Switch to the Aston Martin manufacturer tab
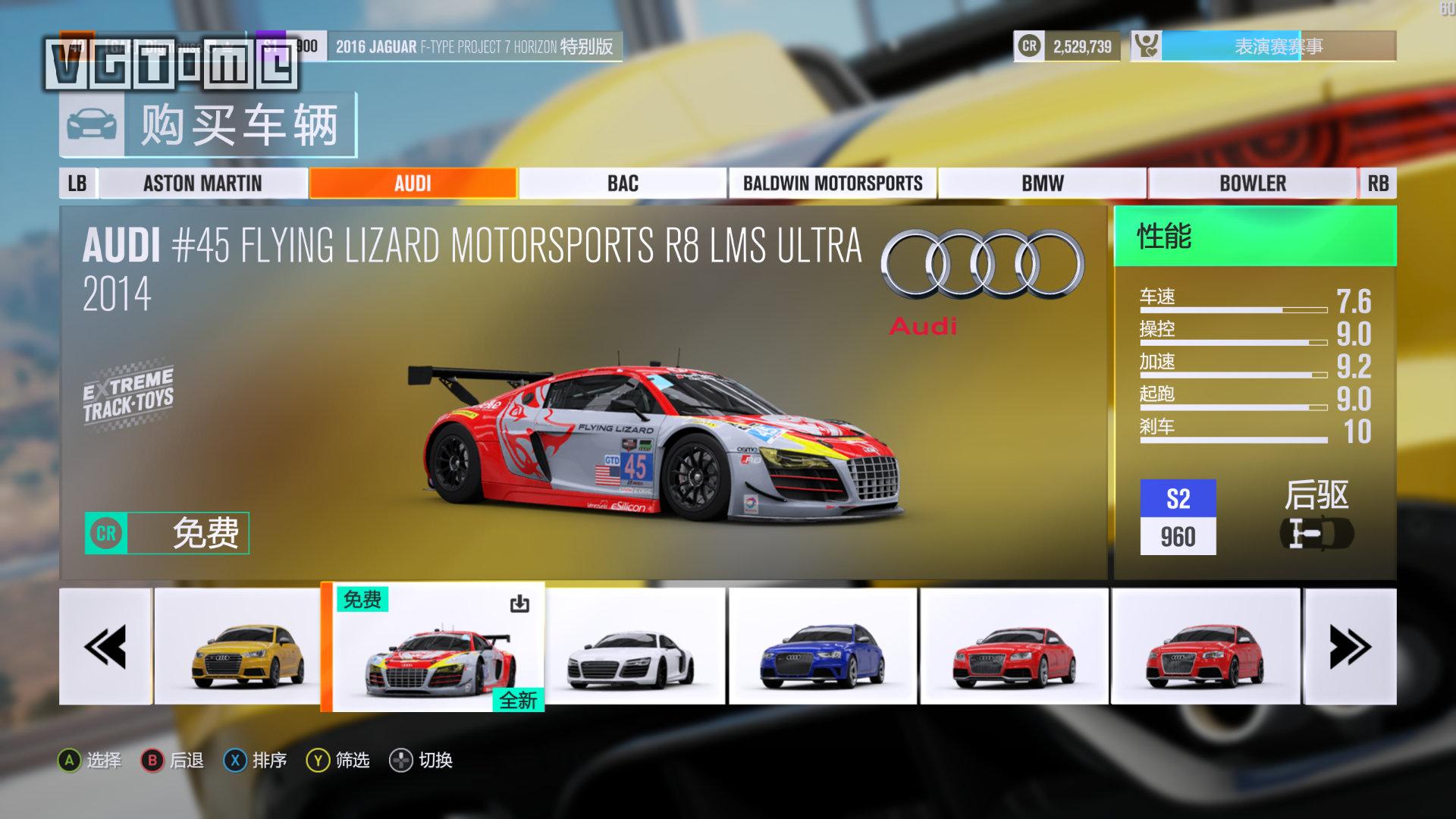This screenshot has width=1456, height=819. tap(202, 184)
